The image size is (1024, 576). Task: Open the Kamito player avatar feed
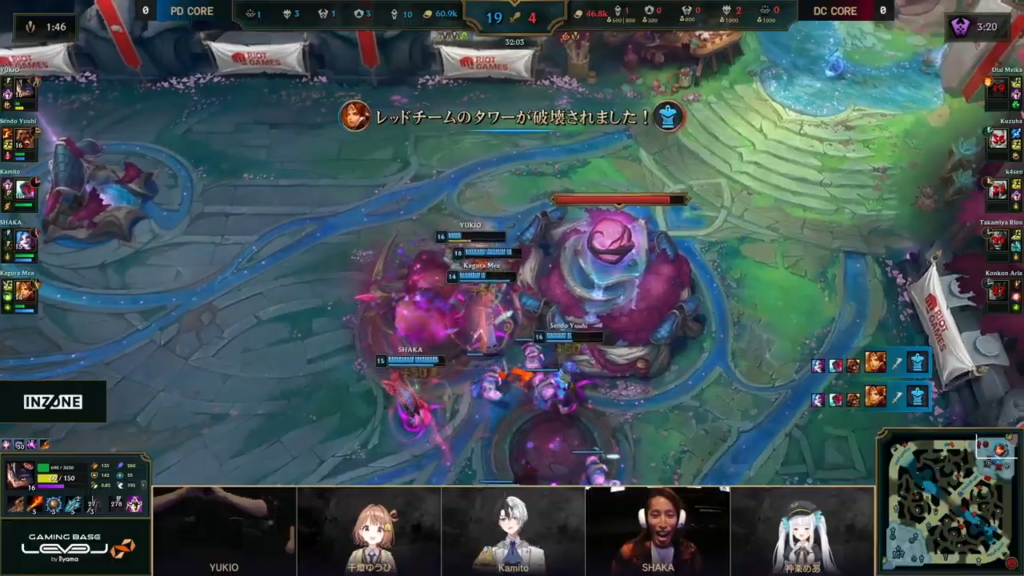513,530
